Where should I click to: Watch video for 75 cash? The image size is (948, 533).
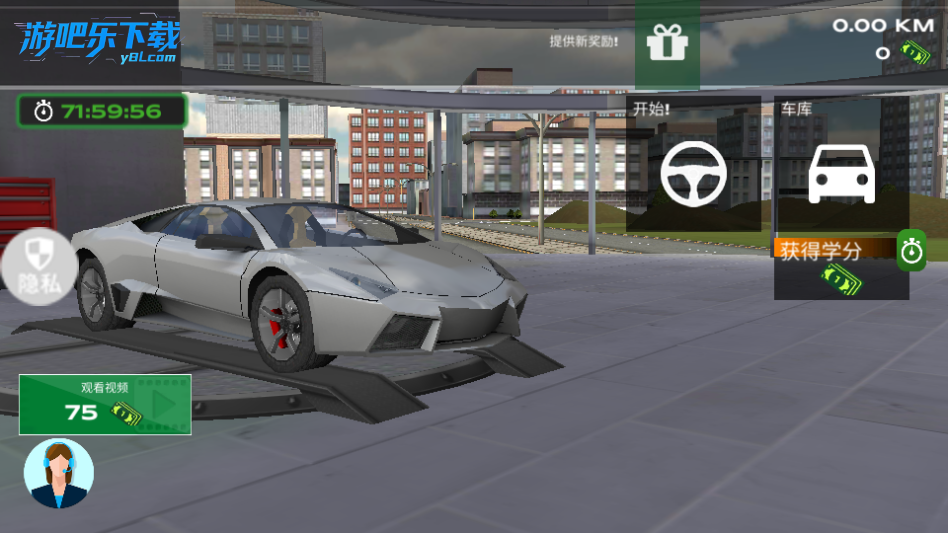coord(105,404)
